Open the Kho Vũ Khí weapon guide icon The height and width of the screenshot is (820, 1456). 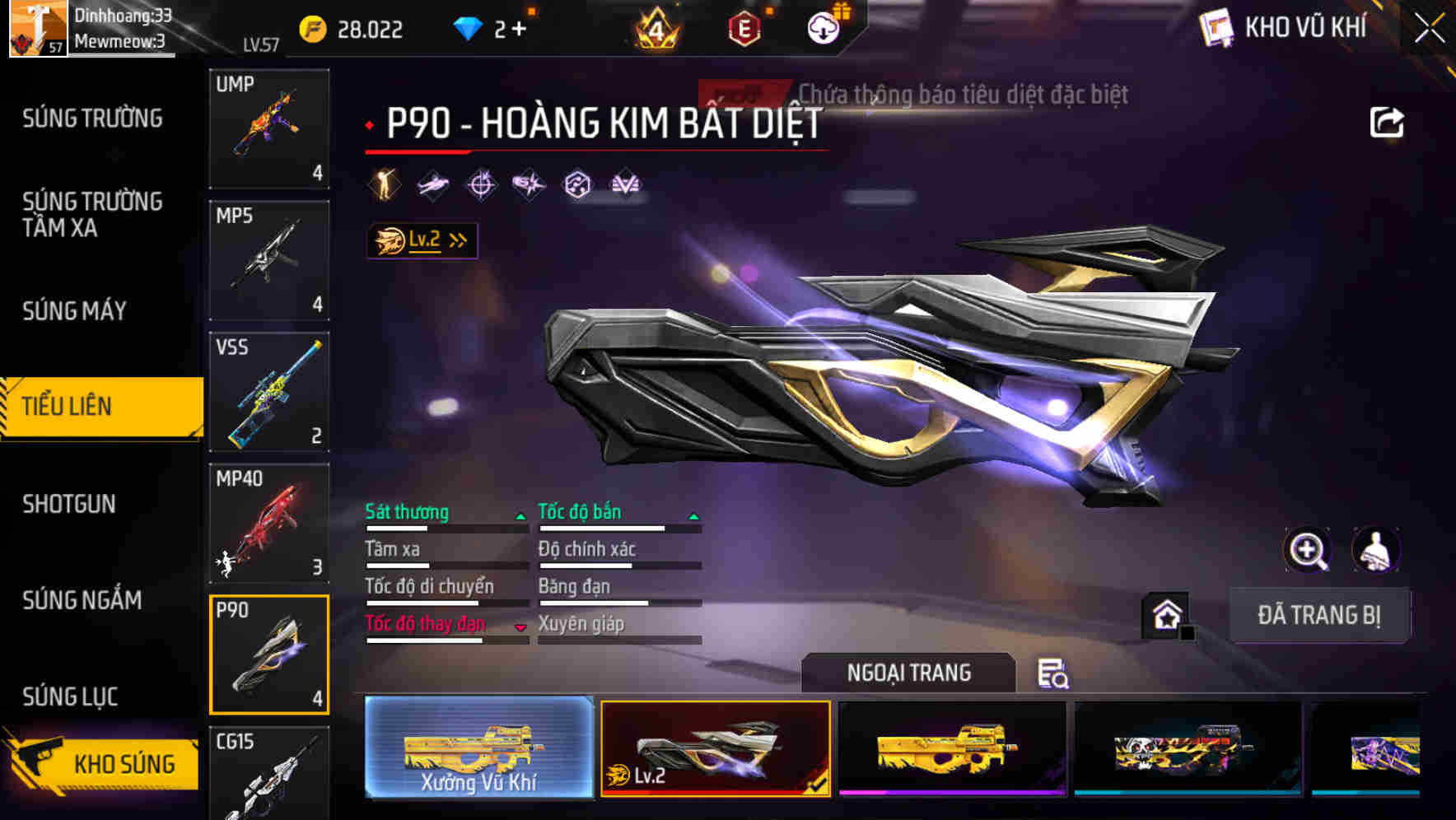point(1218,27)
